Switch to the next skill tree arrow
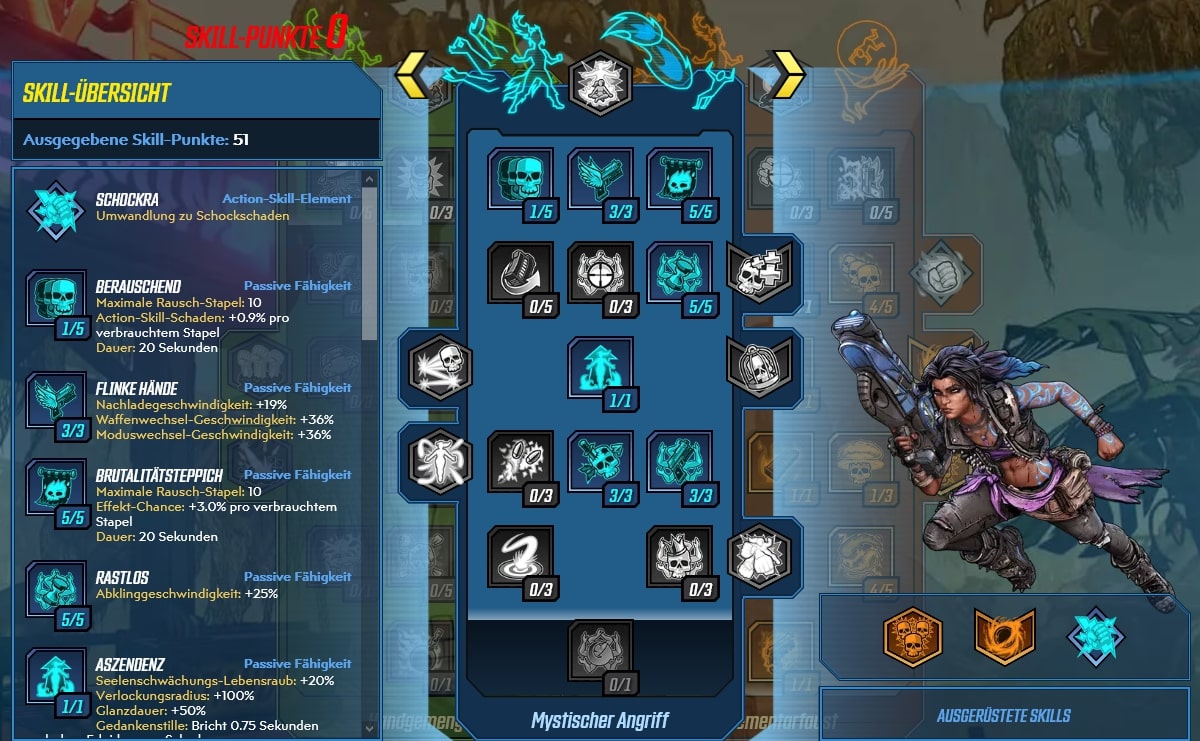 pos(788,75)
